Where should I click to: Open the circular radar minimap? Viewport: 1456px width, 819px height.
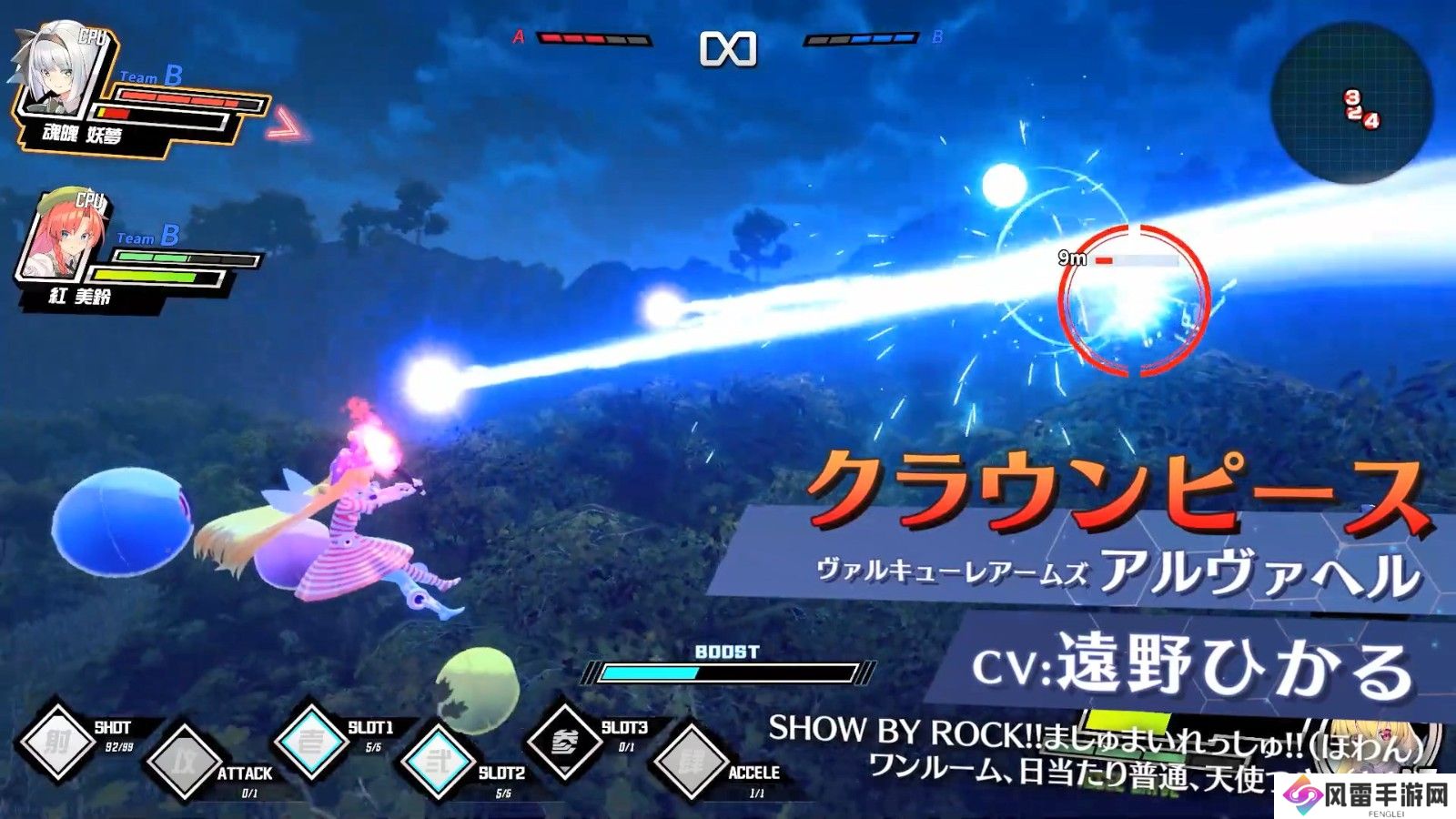[1351, 100]
